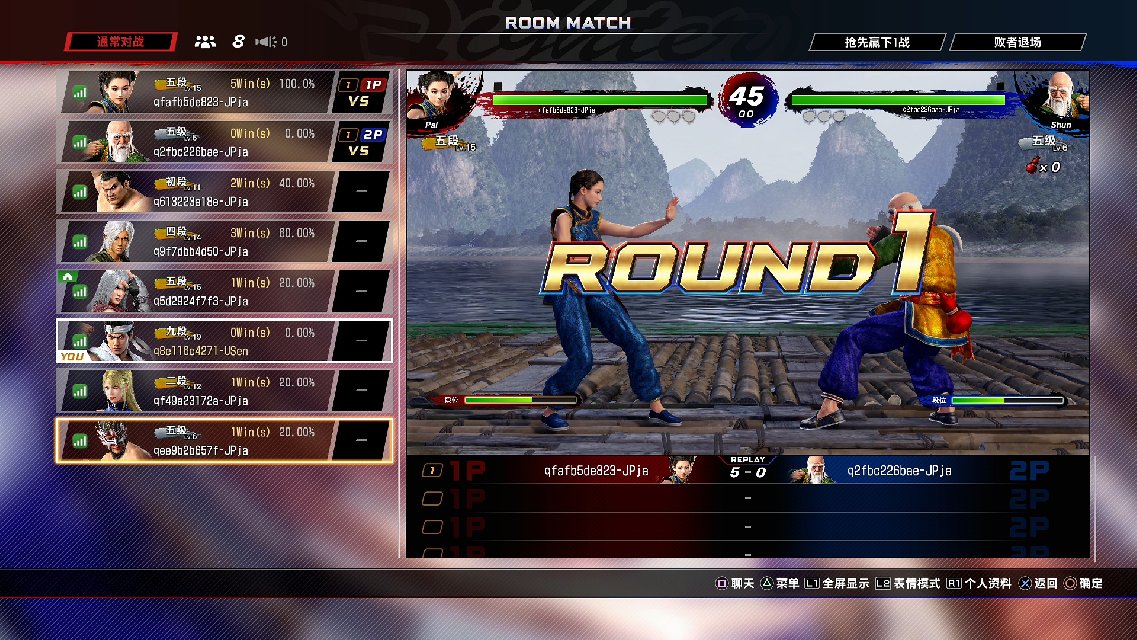Click the 通常对战 match type label
1137x640 pixels.
pos(121,42)
